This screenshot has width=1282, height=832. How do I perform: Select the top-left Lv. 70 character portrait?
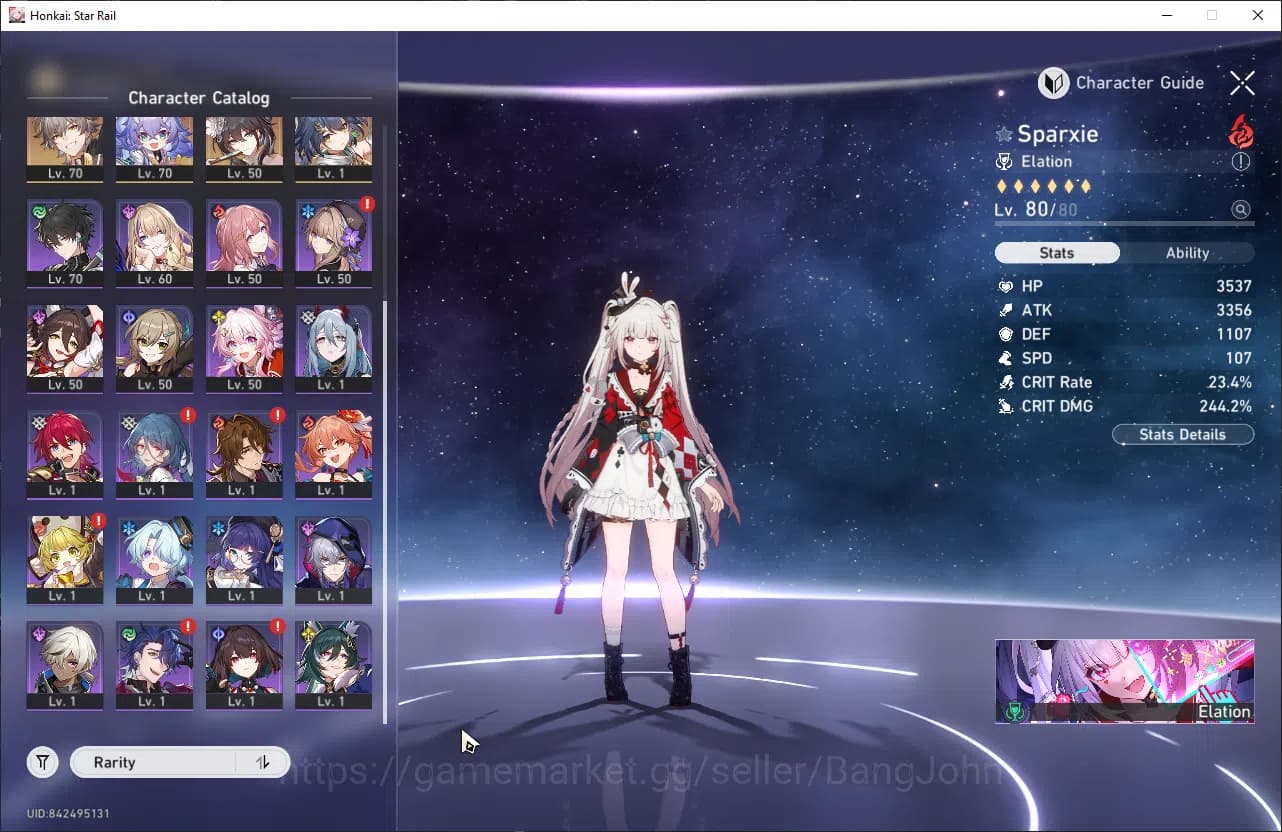pos(64,144)
